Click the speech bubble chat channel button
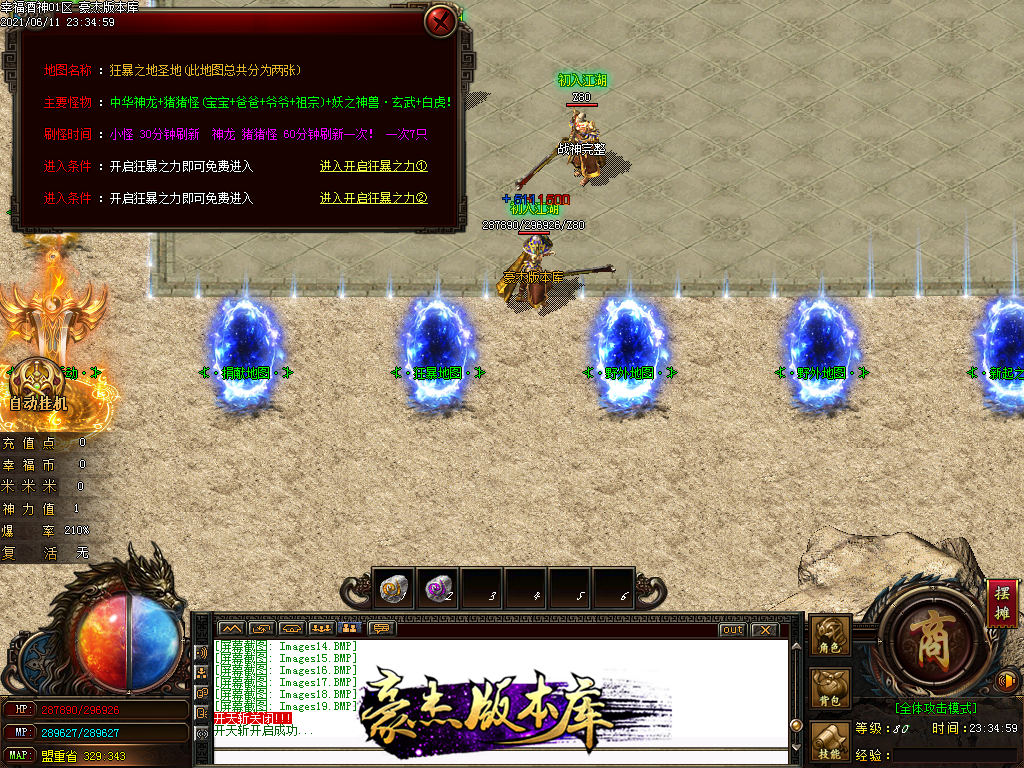 (x=381, y=629)
